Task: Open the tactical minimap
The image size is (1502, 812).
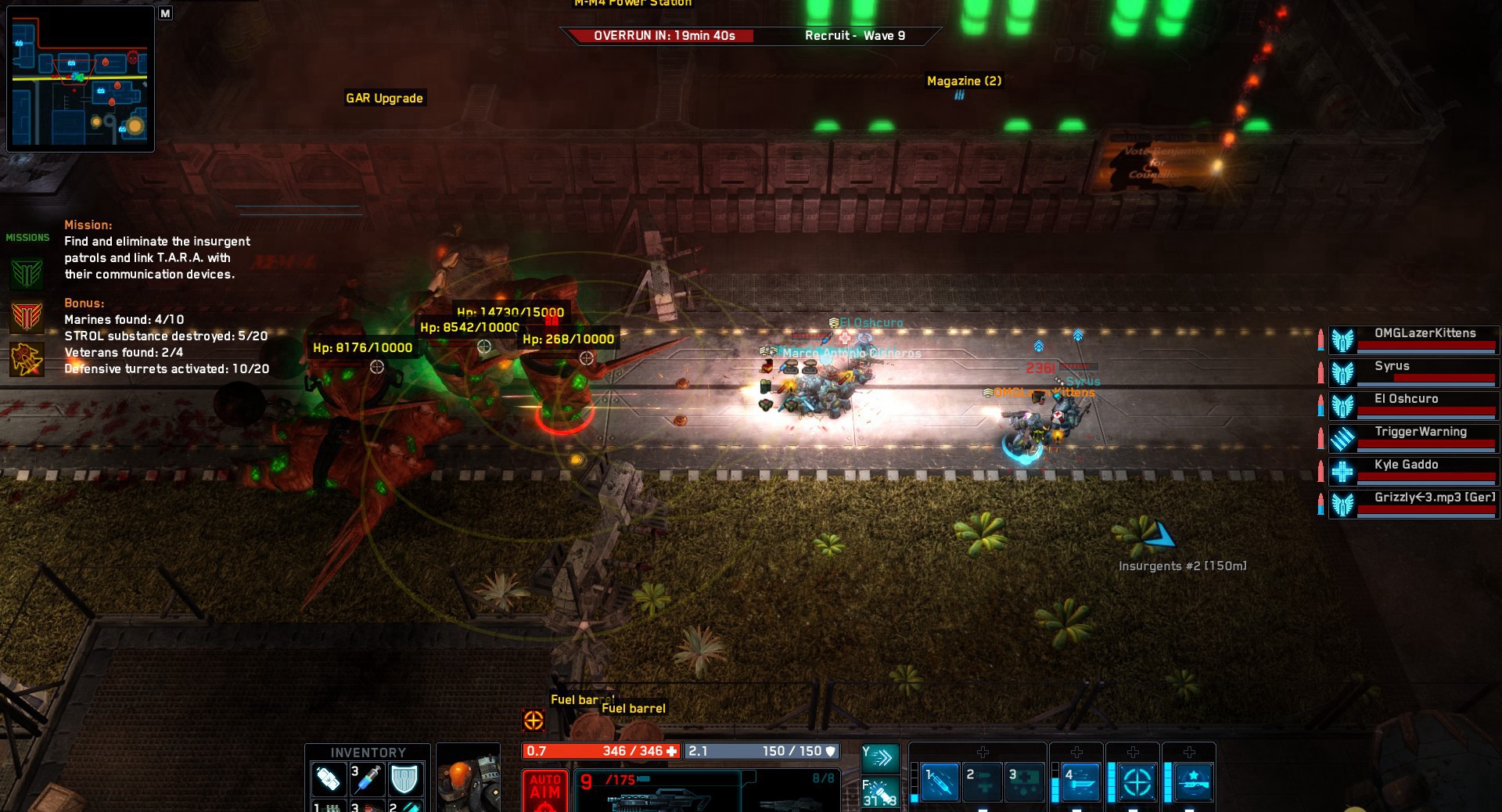Action: [x=81, y=79]
